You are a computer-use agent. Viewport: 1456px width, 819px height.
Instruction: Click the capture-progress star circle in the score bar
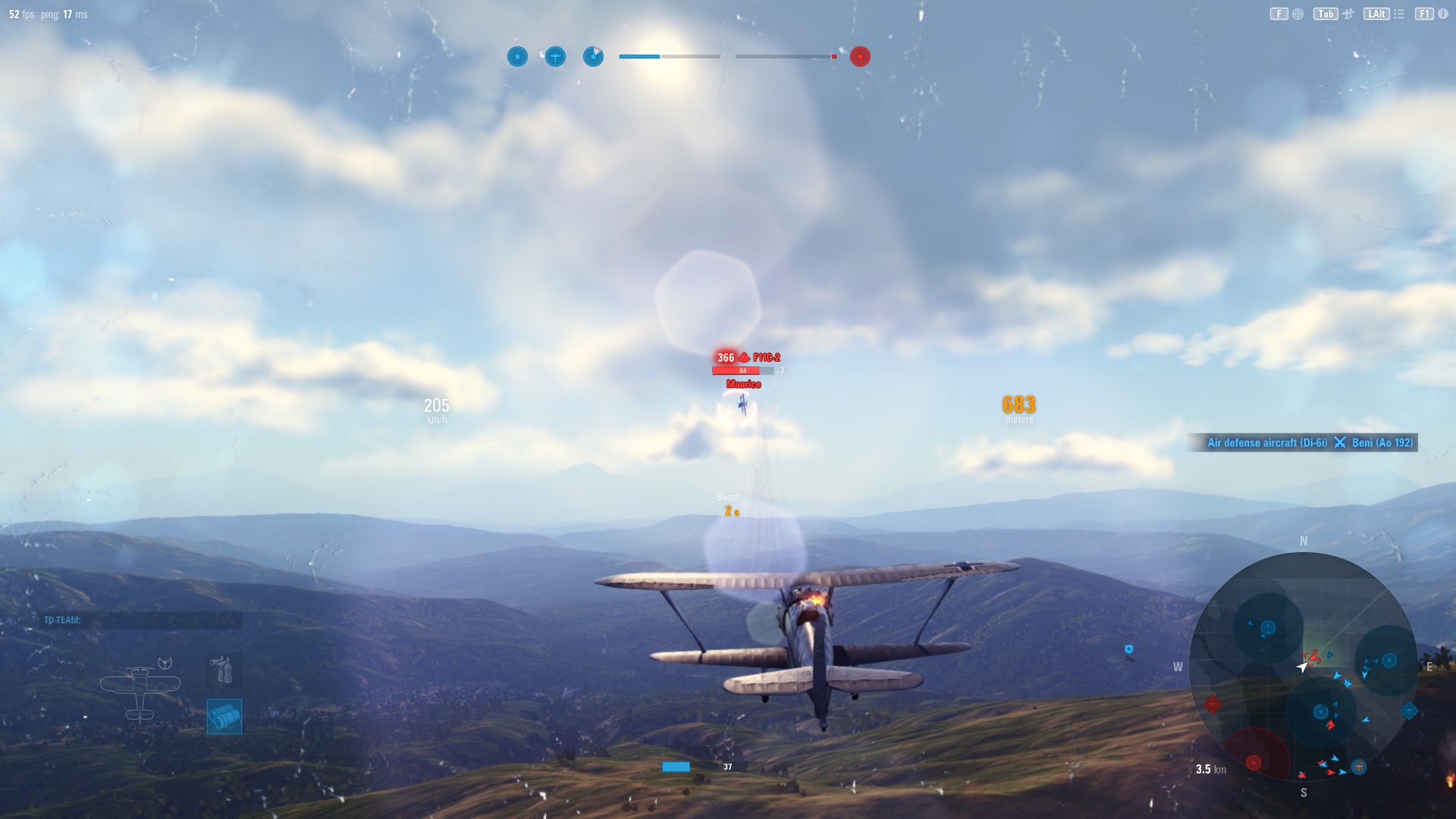[x=593, y=56]
